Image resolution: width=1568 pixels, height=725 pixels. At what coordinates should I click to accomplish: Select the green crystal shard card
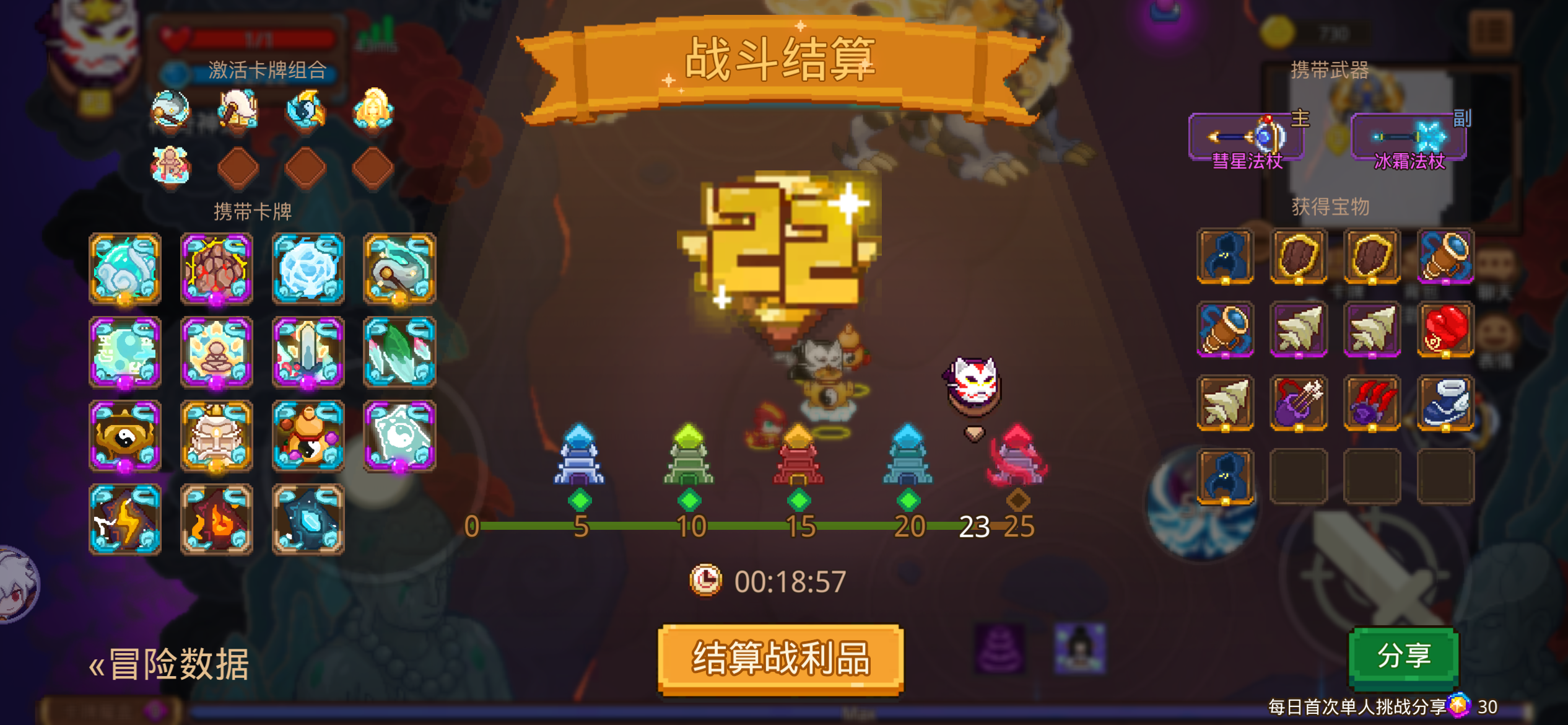399,351
